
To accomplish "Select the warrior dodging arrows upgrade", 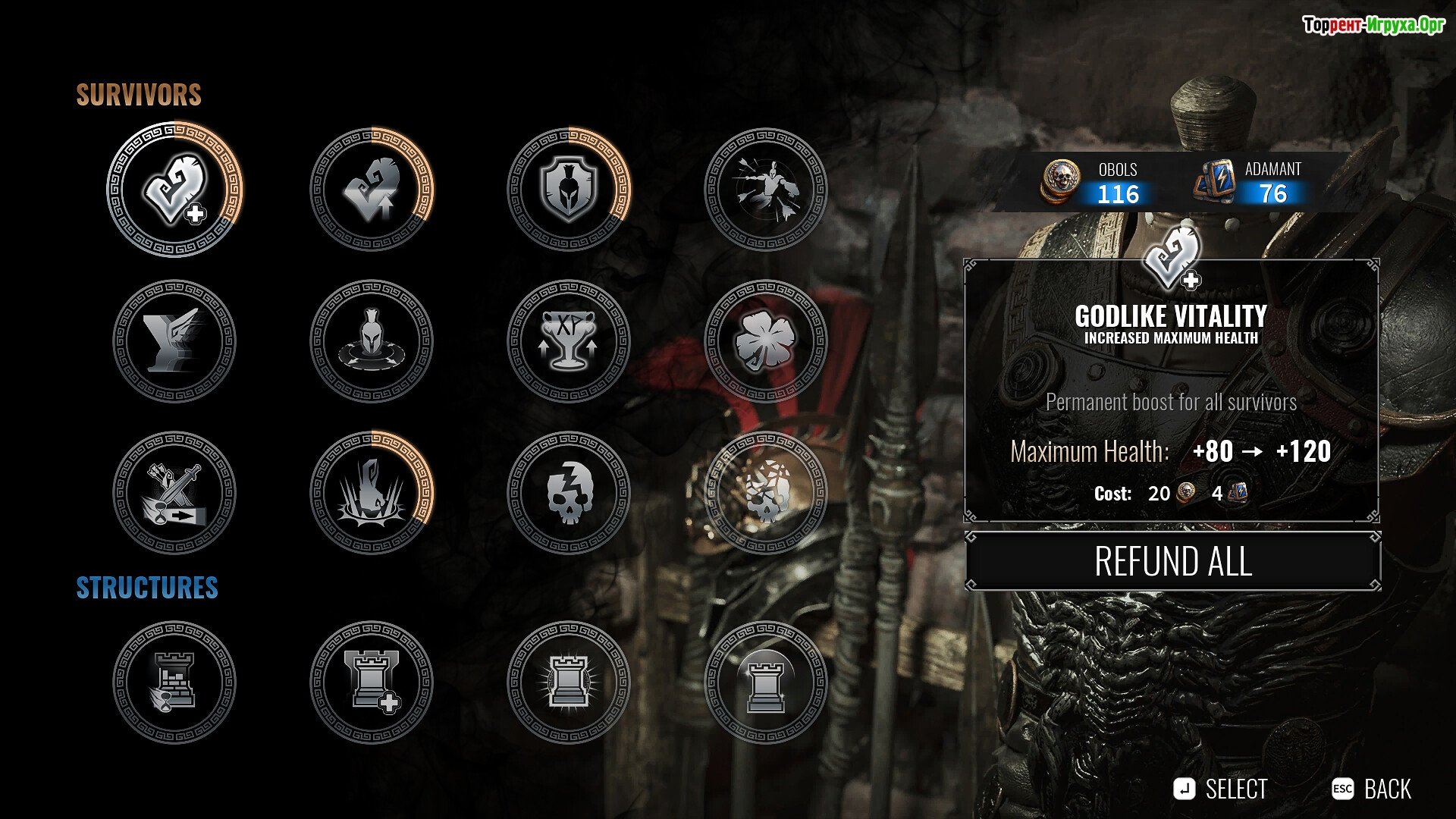I will coord(766,190).
